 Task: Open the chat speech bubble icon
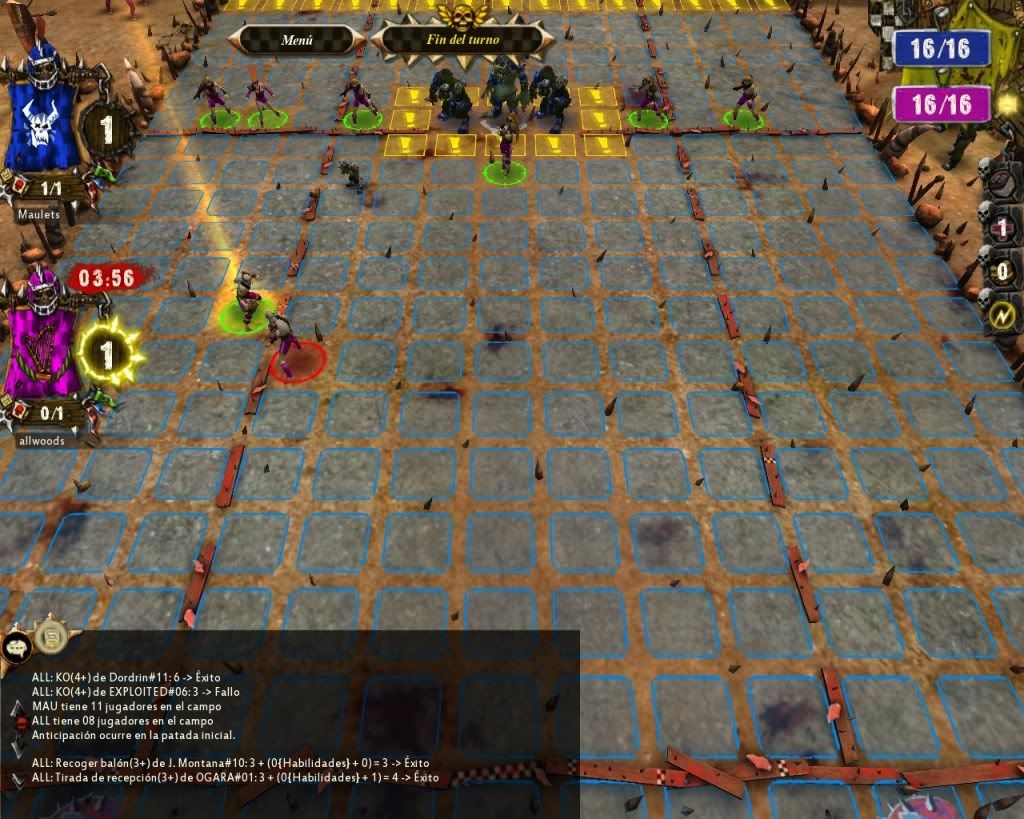click(16, 646)
